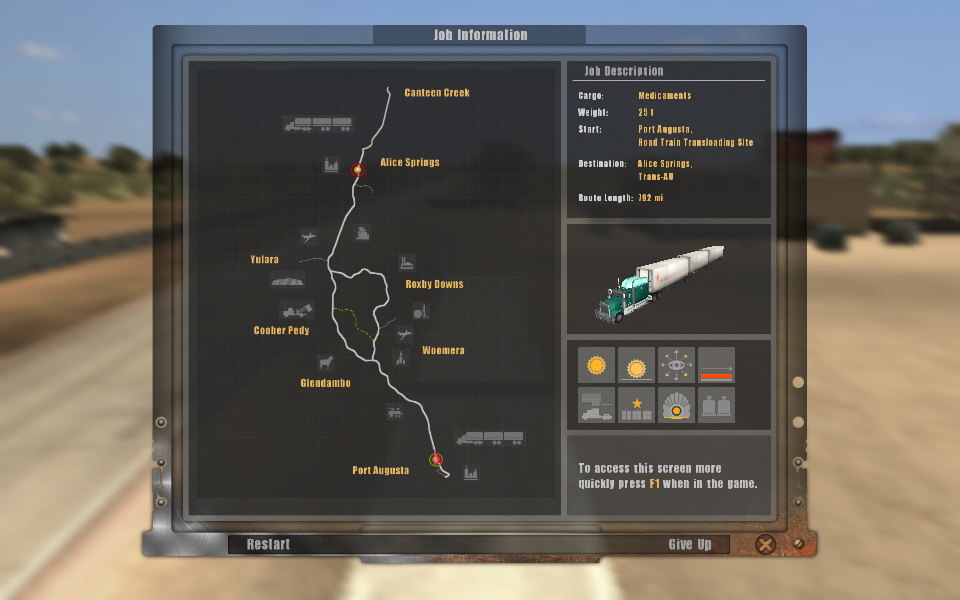Click the headlight with orange lamp icon

[677, 405]
